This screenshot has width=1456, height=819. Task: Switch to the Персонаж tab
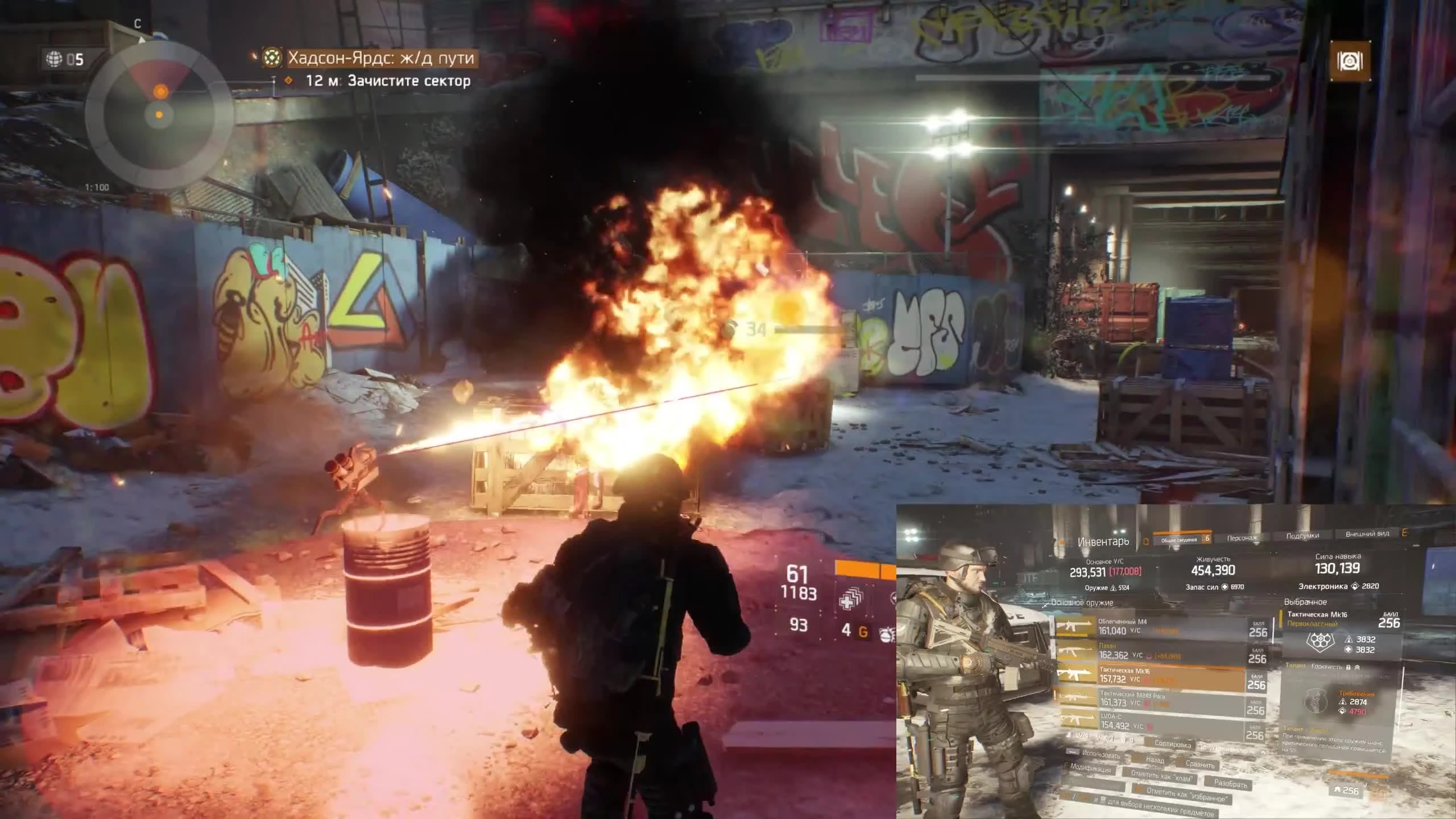[x=1241, y=537]
